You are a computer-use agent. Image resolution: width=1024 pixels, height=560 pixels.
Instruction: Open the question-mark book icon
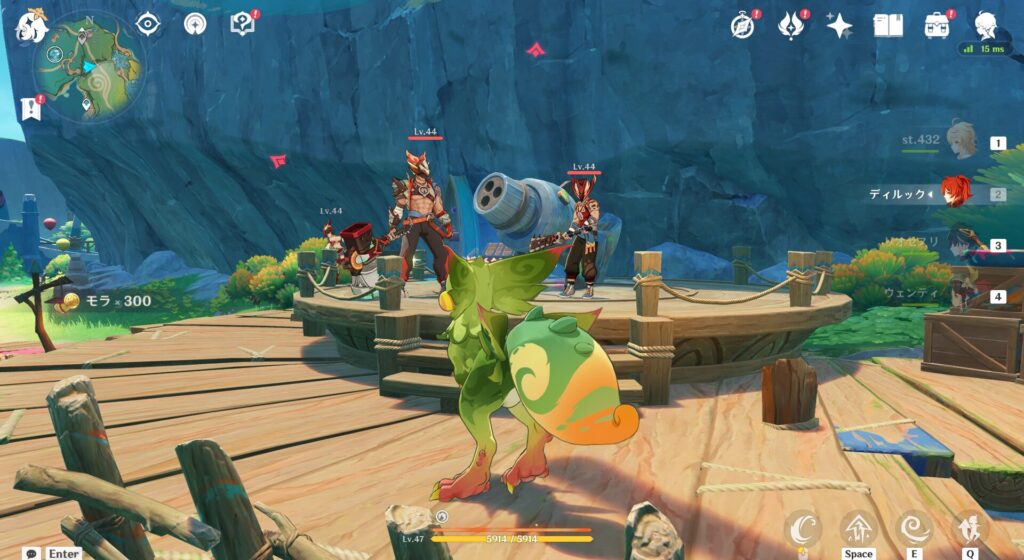point(242,23)
